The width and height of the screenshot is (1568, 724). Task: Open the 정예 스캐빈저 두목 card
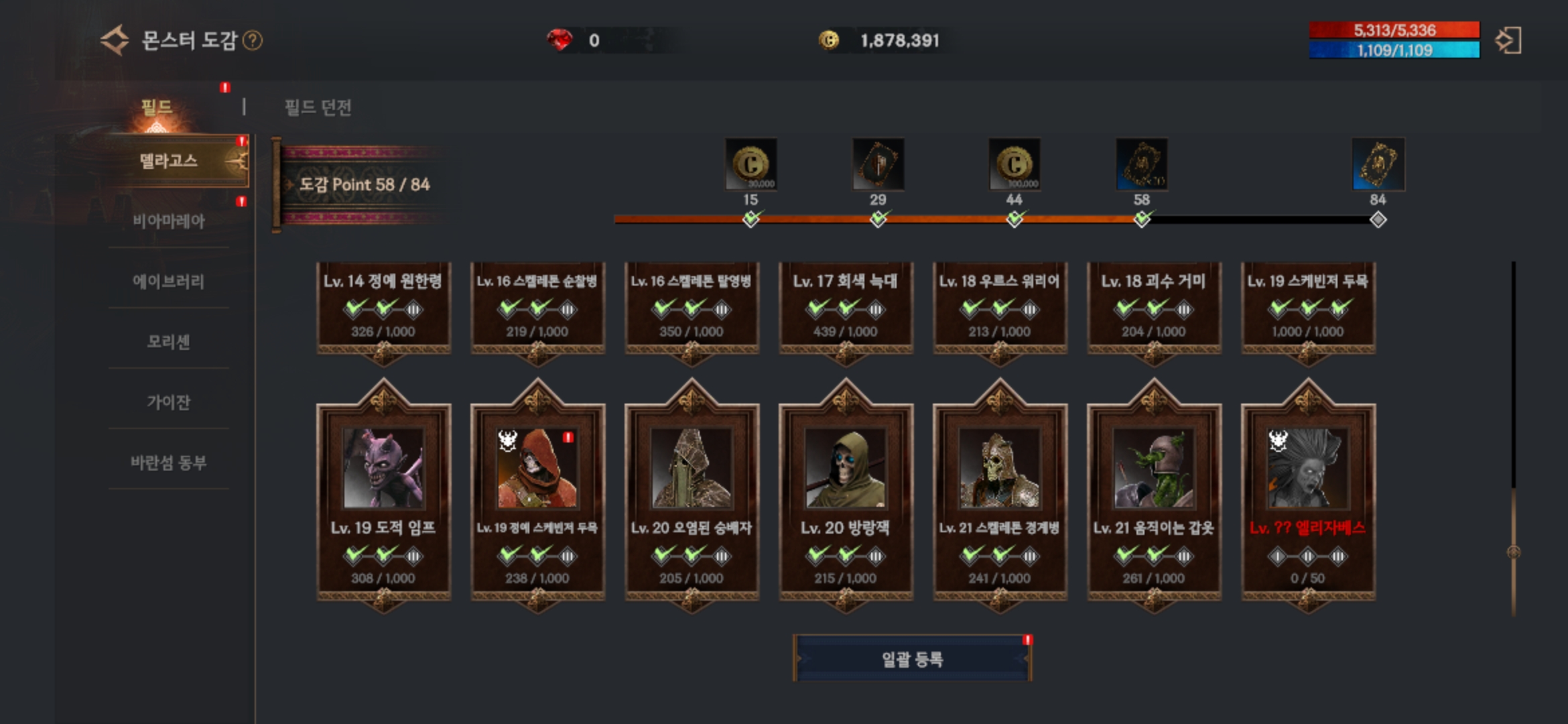click(x=537, y=496)
